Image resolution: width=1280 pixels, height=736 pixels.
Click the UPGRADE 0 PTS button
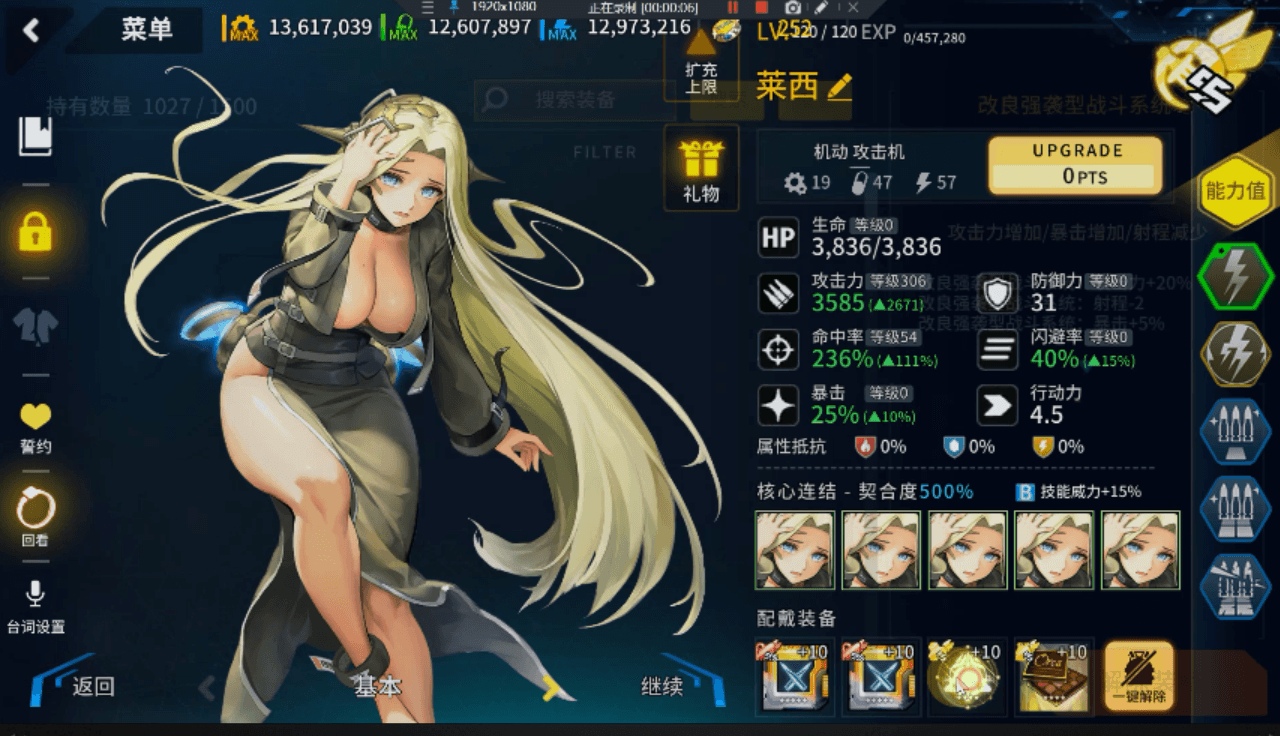coord(1075,164)
